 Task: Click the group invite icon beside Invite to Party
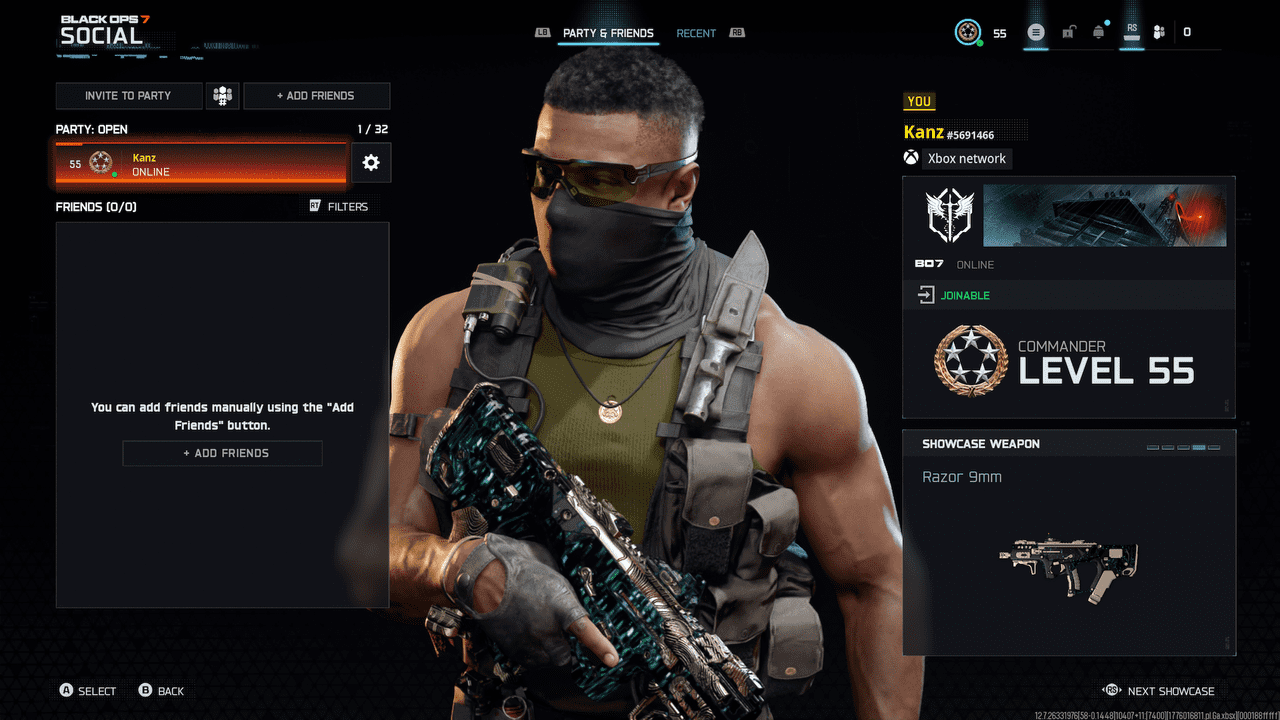pos(222,95)
